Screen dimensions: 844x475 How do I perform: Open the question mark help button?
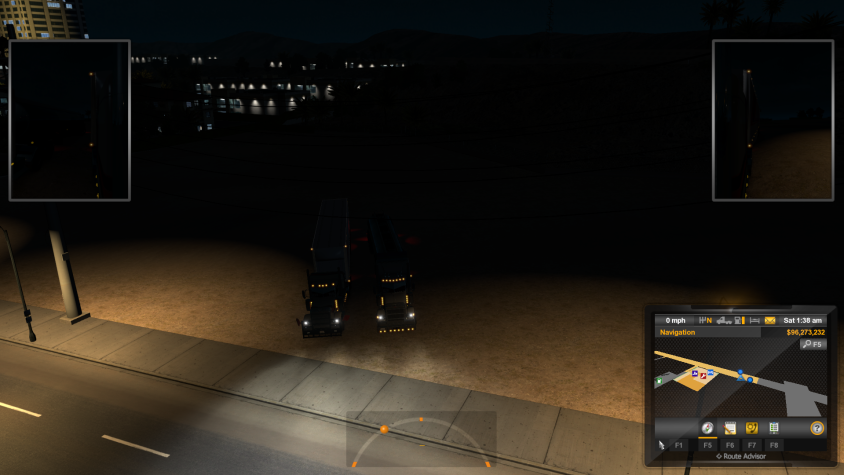point(817,428)
